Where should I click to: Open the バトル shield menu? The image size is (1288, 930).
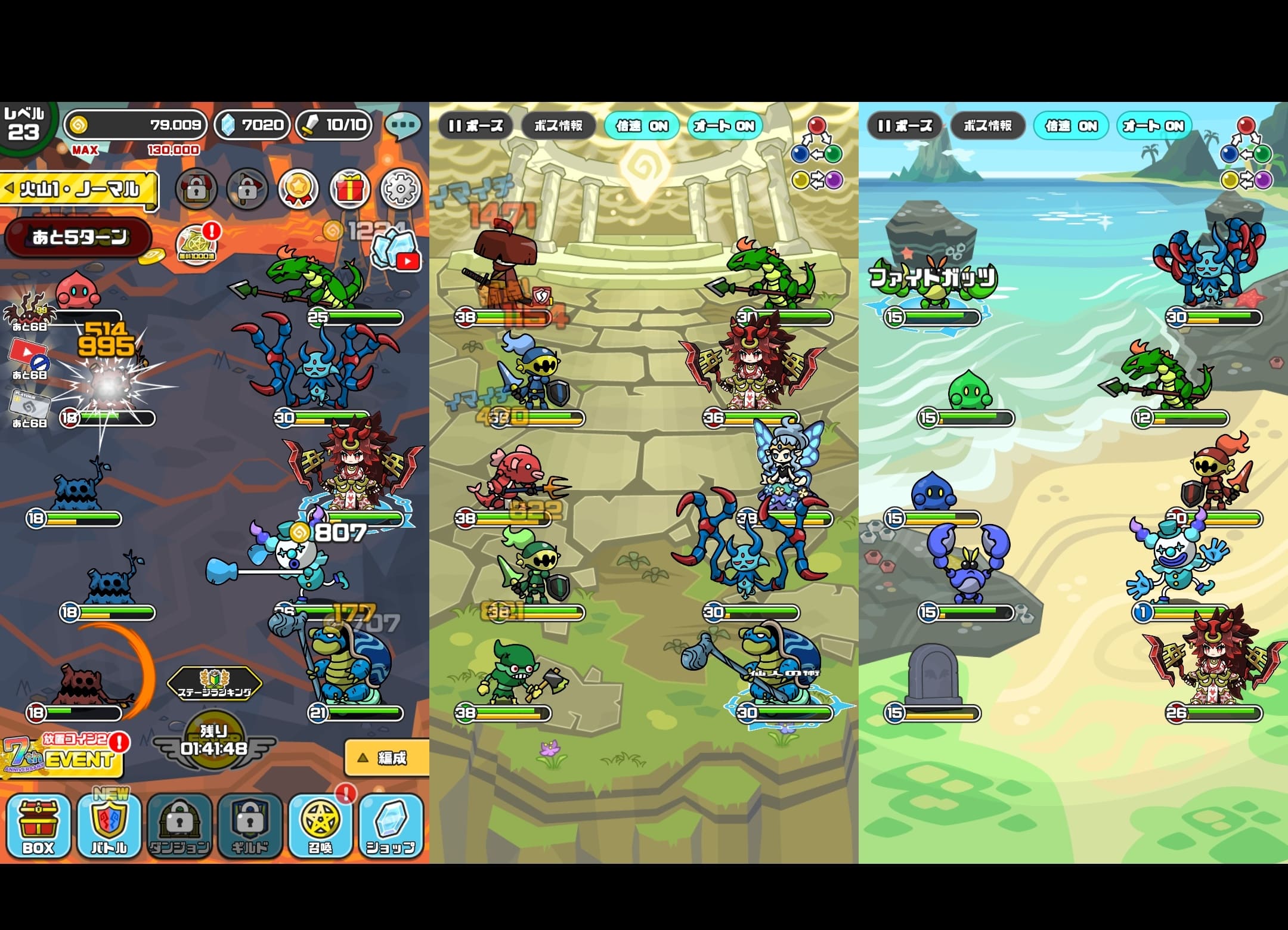click(109, 826)
